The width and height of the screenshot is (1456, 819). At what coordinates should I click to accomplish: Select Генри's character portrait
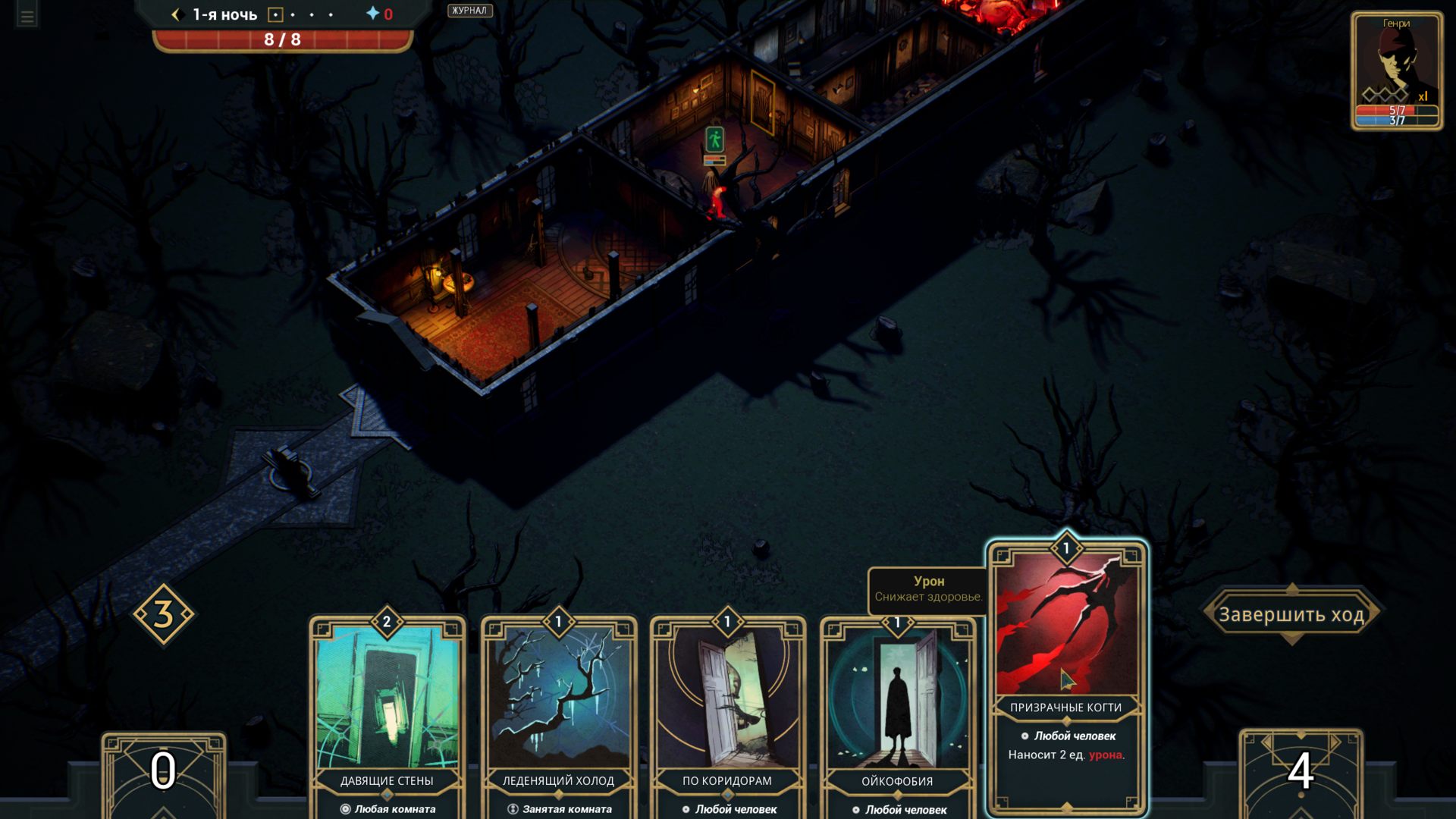tap(1396, 71)
